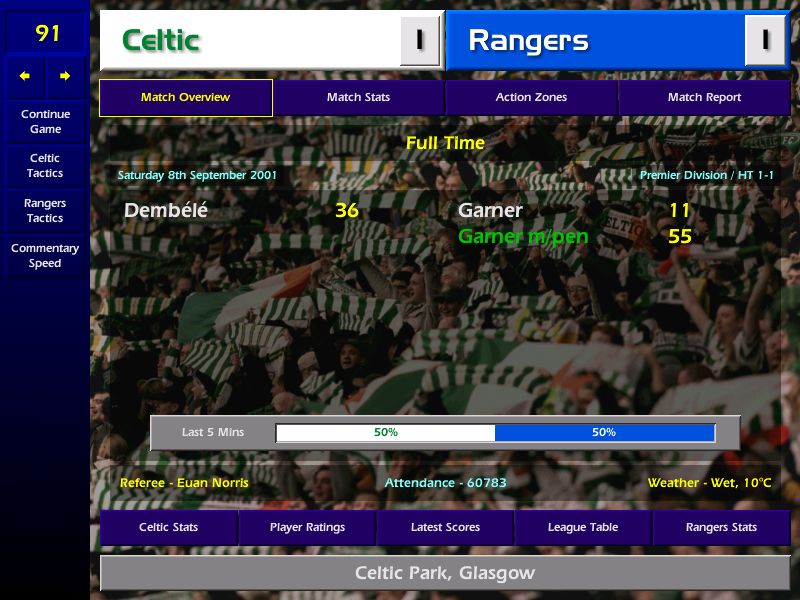800x600 pixels.
Task: Open Rangers Tactics
Action: point(45,210)
